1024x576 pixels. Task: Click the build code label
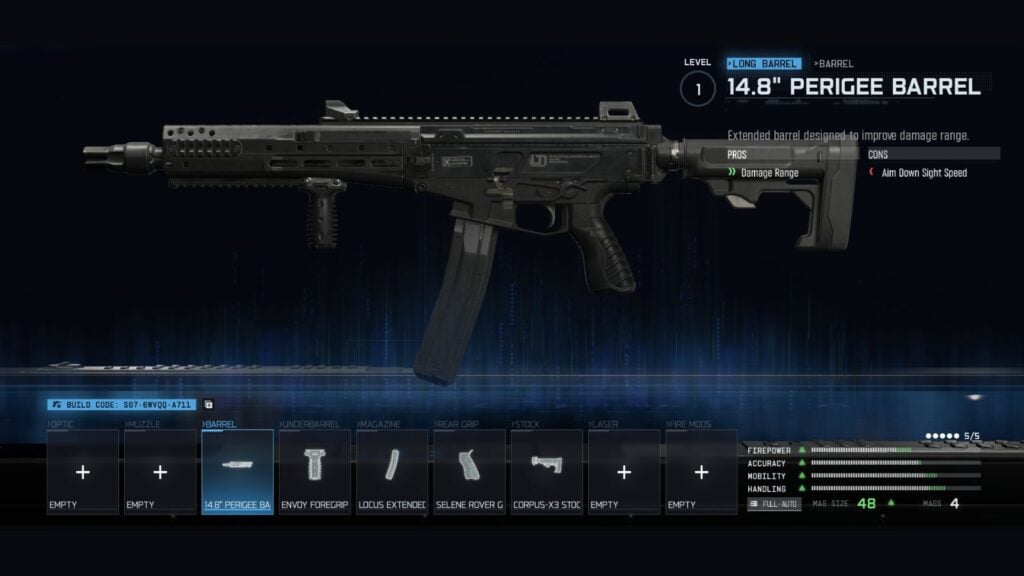point(122,405)
